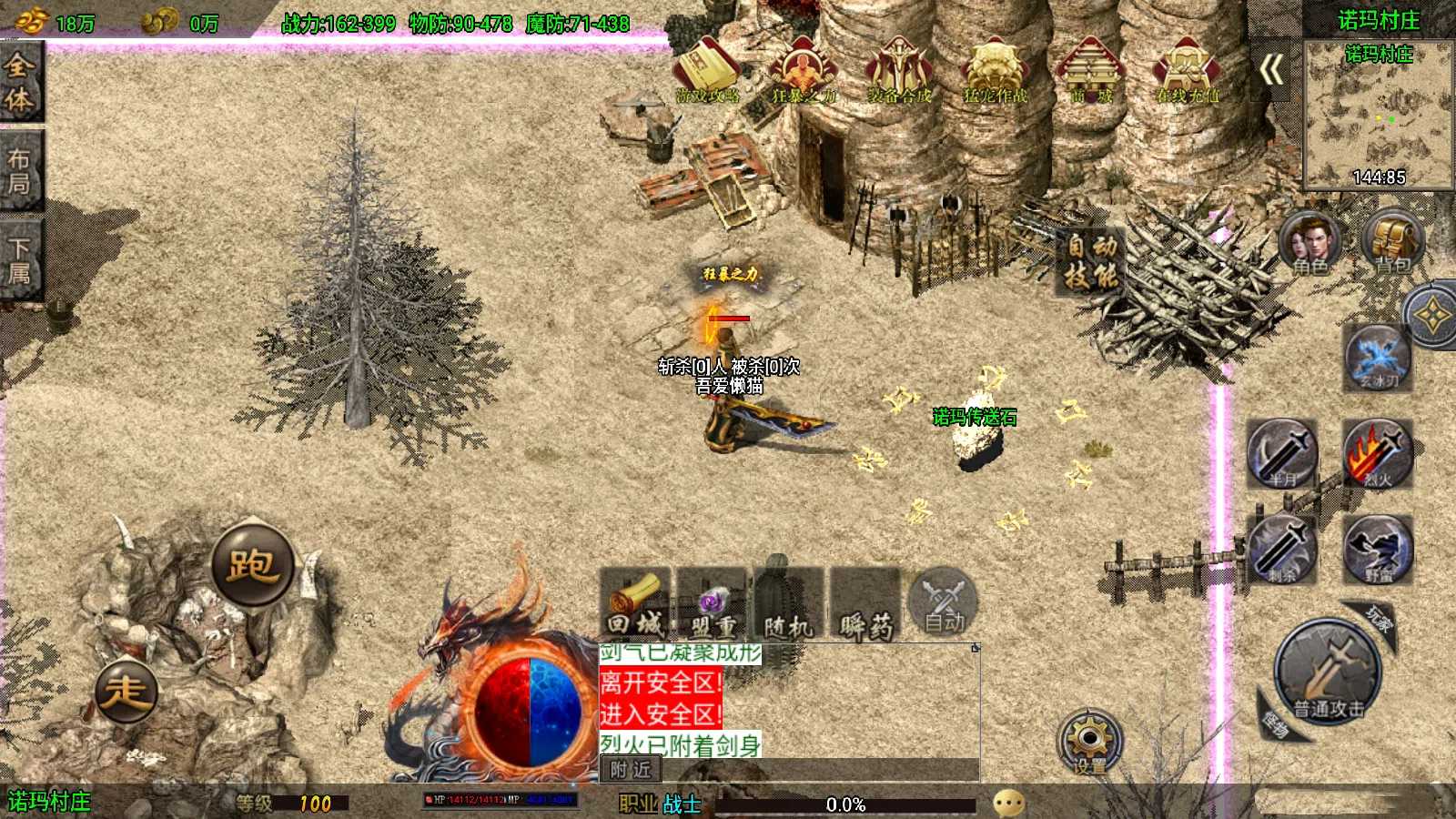Use the 回城 town return scroll
This screenshot has height=819, width=1456.
tap(635, 604)
